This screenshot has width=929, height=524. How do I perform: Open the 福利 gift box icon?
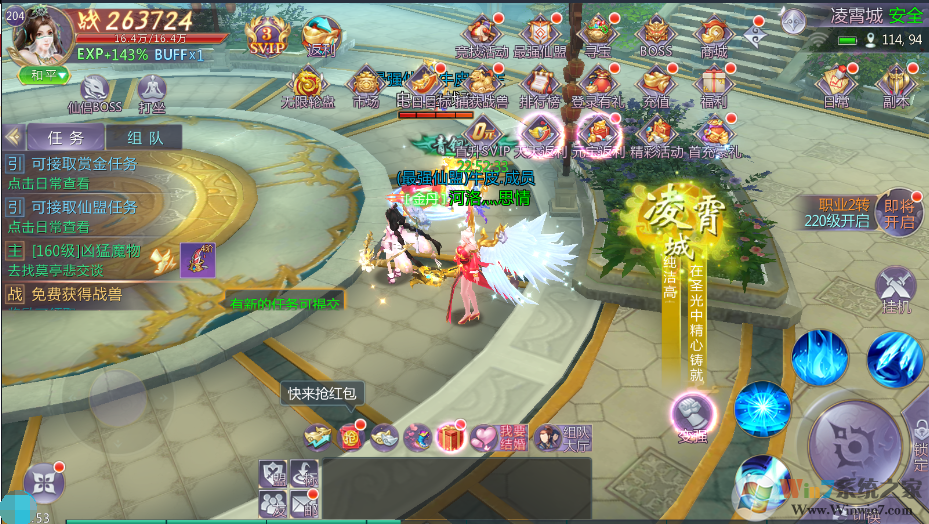tap(713, 84)
